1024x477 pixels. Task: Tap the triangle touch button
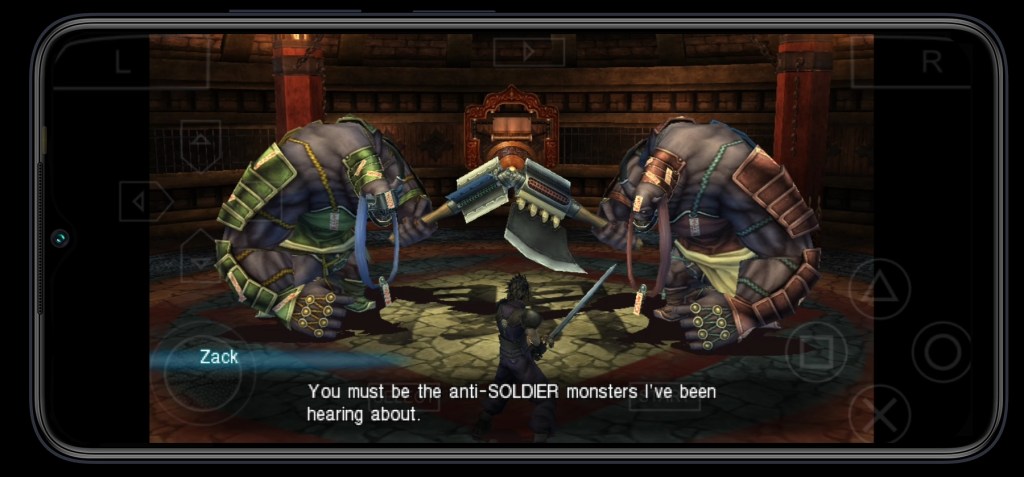pyautogui.click(x=879, y=289)
